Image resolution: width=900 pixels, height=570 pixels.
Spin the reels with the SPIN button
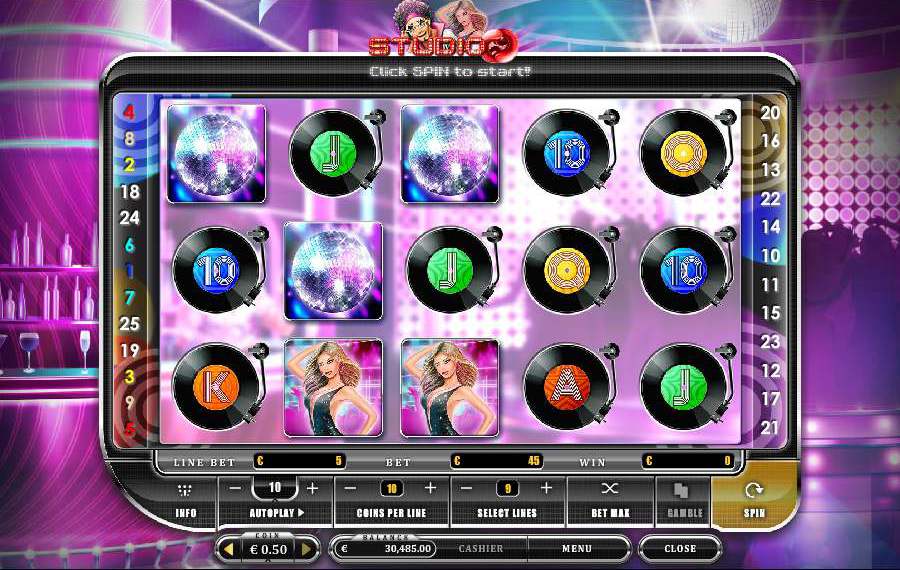click(756, 498)
